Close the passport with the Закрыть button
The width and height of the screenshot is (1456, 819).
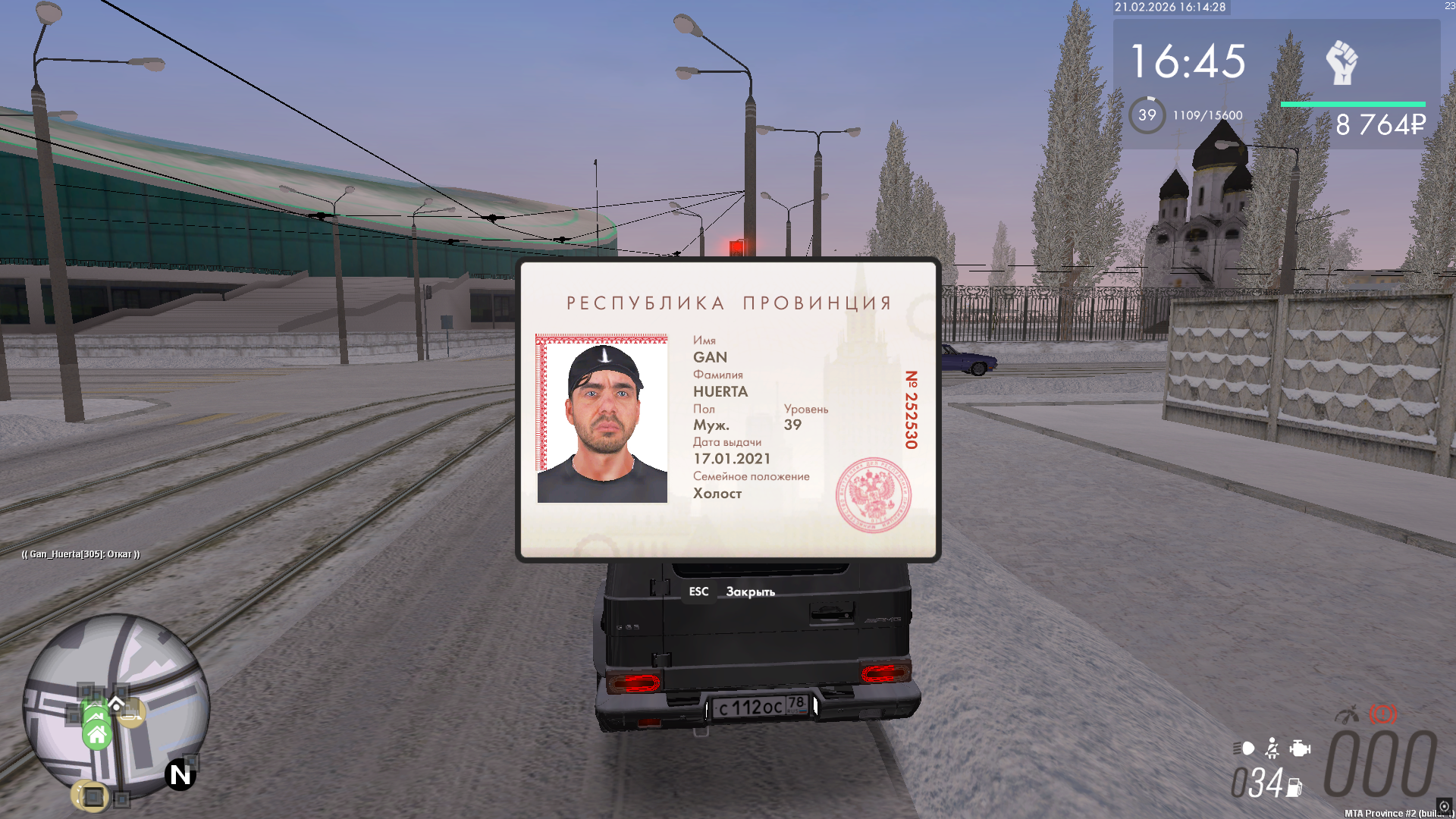coord(749,591)
